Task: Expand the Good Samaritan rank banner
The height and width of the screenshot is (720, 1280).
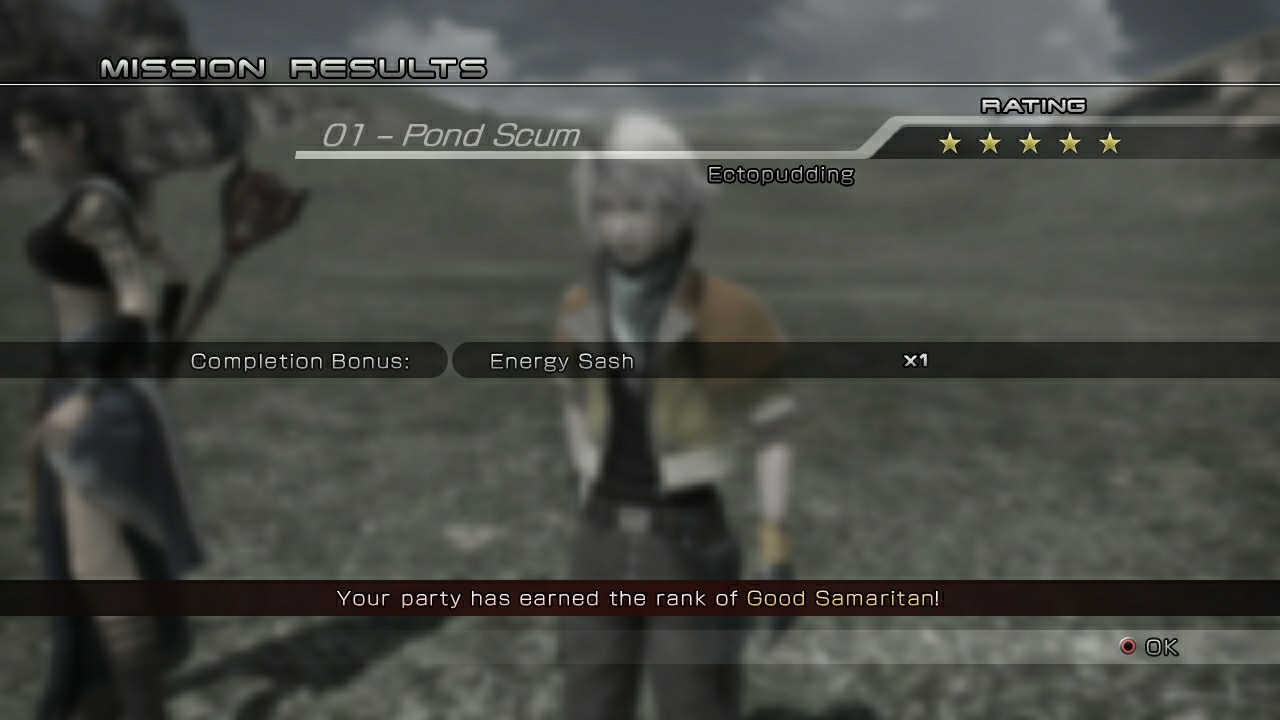Action: (640, 598)
